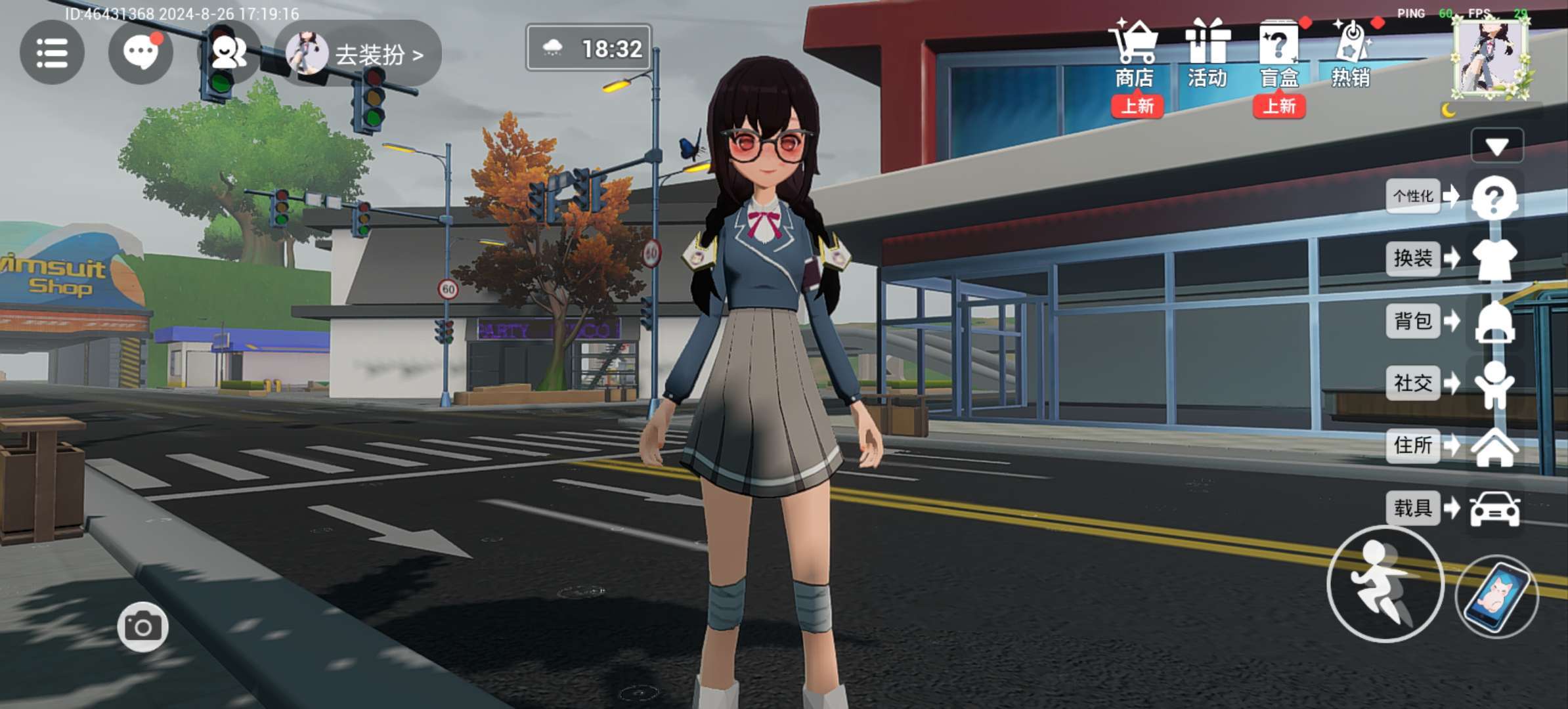The width and height of the screenshot is (1568, 709).
Task: Open the 换装 outfit shirt icon
Action: click(x=1494, y=259)
